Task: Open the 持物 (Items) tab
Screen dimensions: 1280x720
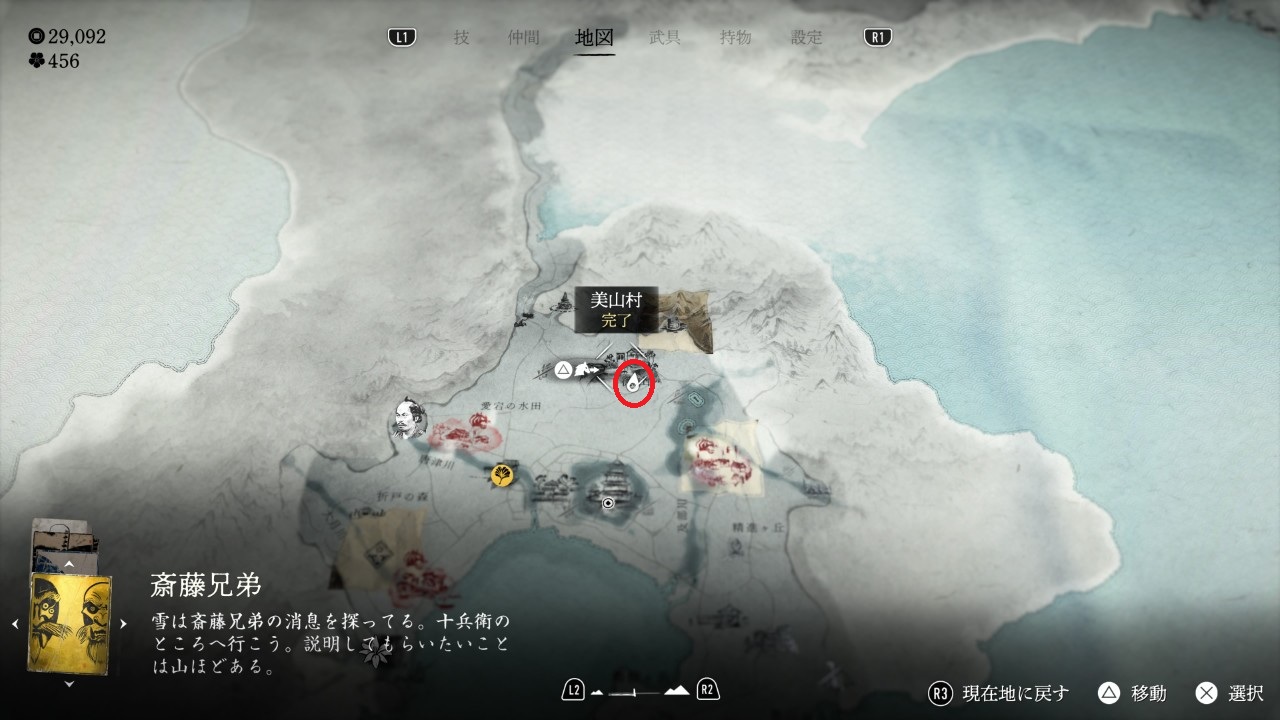Action: click(x=736, y=38)
